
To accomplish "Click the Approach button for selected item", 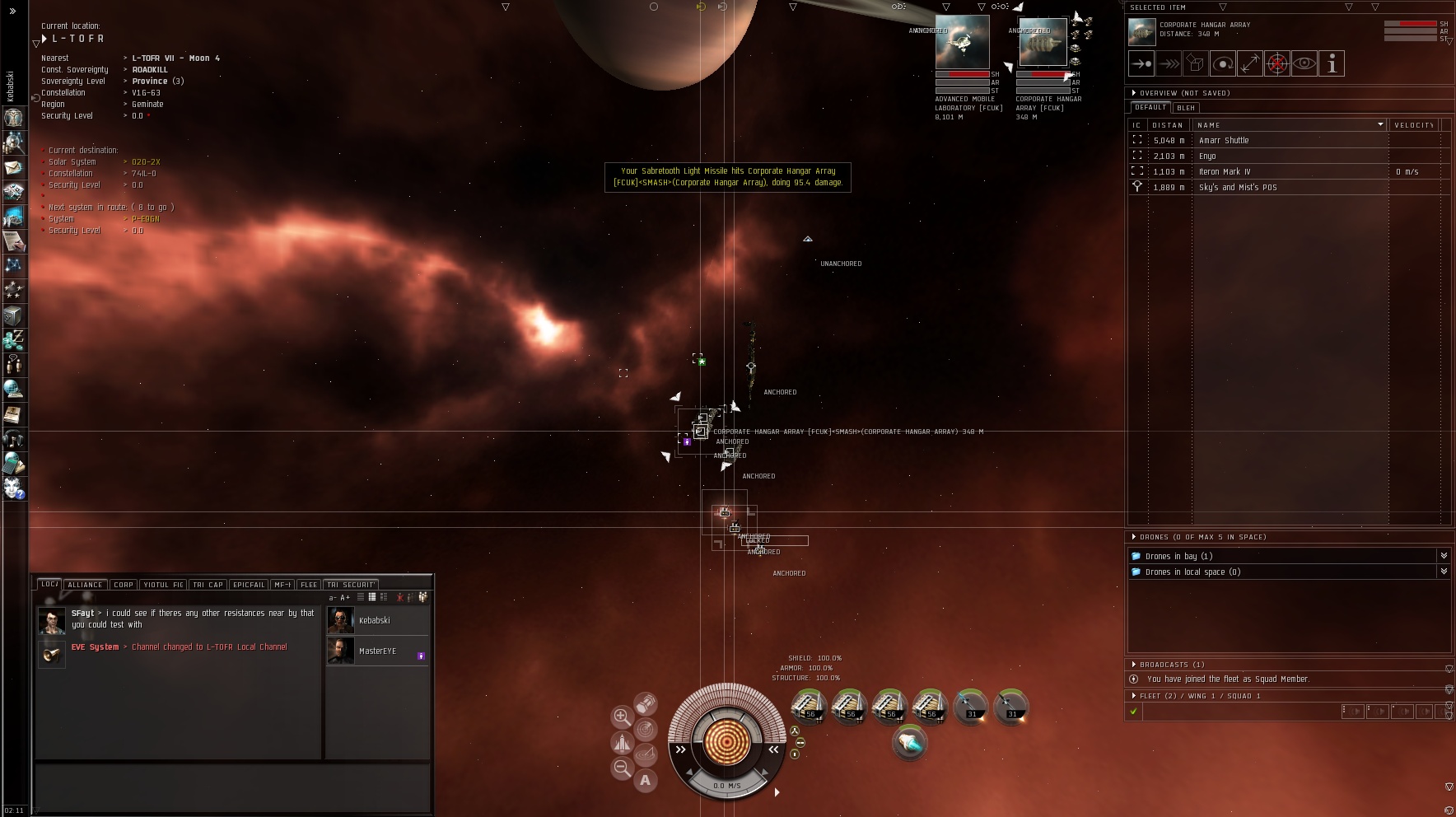I will [1141, 63].
